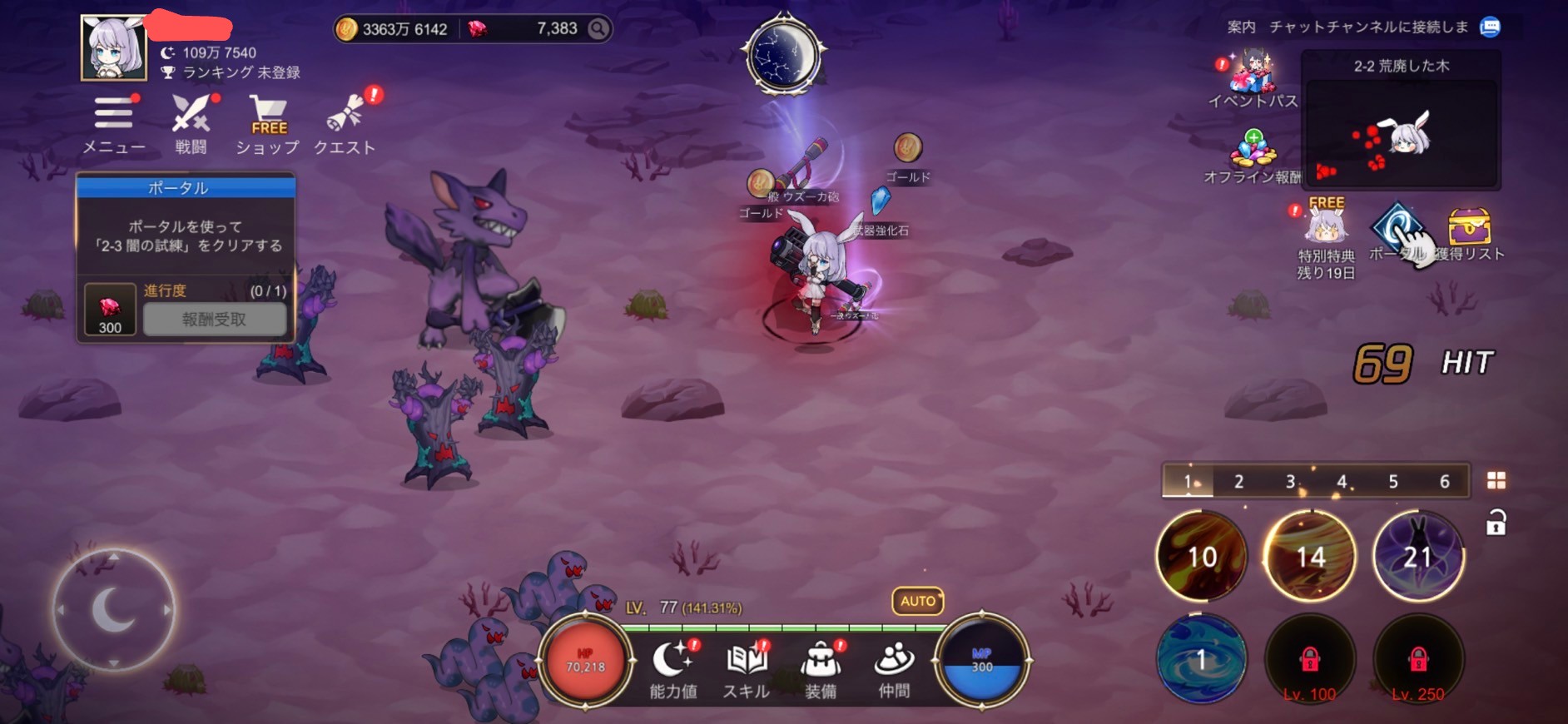The width and height of the screenshot is (1568, 724).
Task: Claim reward with 報酬受取 button
Action: (215, 320)
